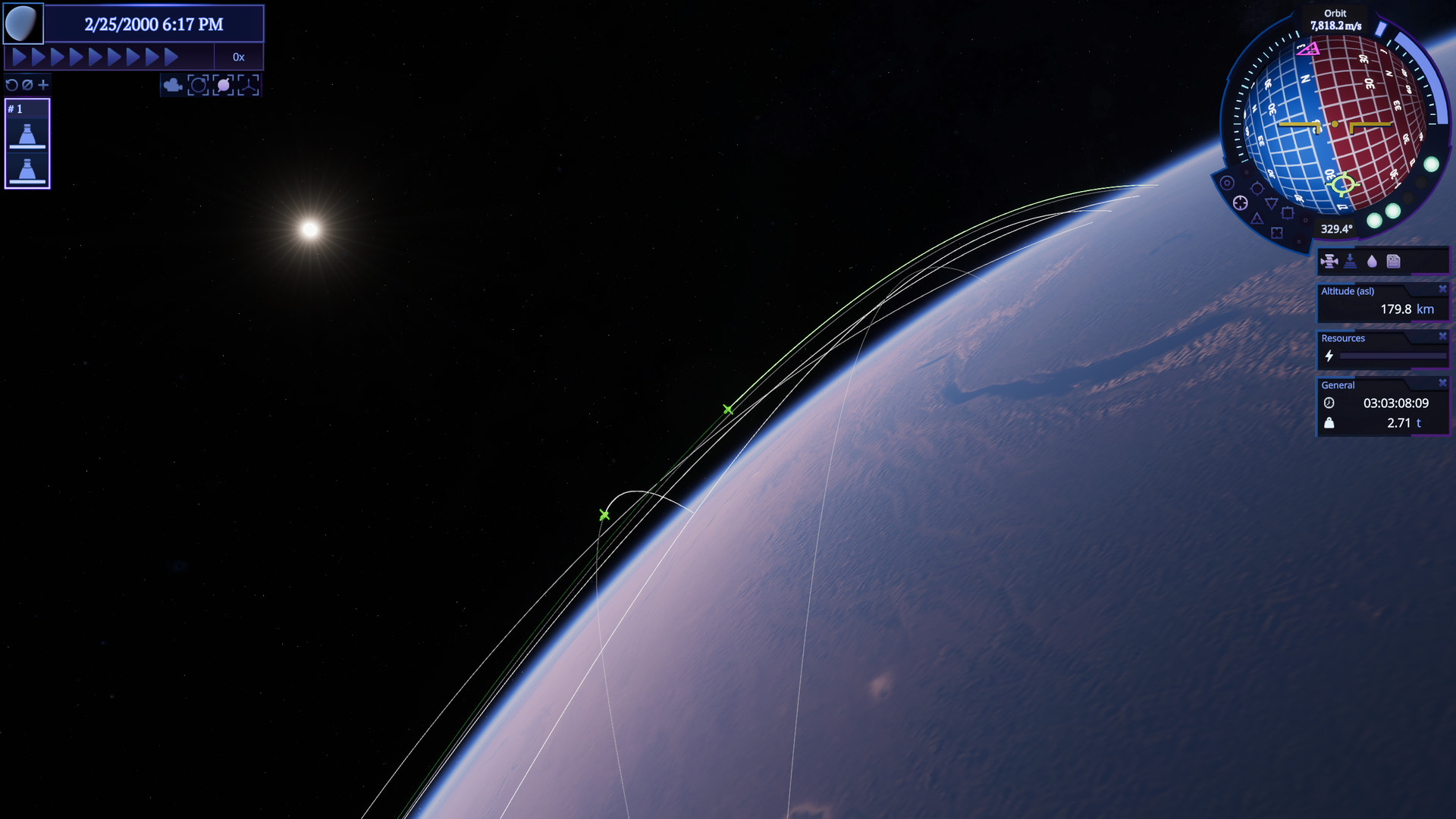Select the planet camera view icon
1456x819 pixels.
tap(223, 86)
